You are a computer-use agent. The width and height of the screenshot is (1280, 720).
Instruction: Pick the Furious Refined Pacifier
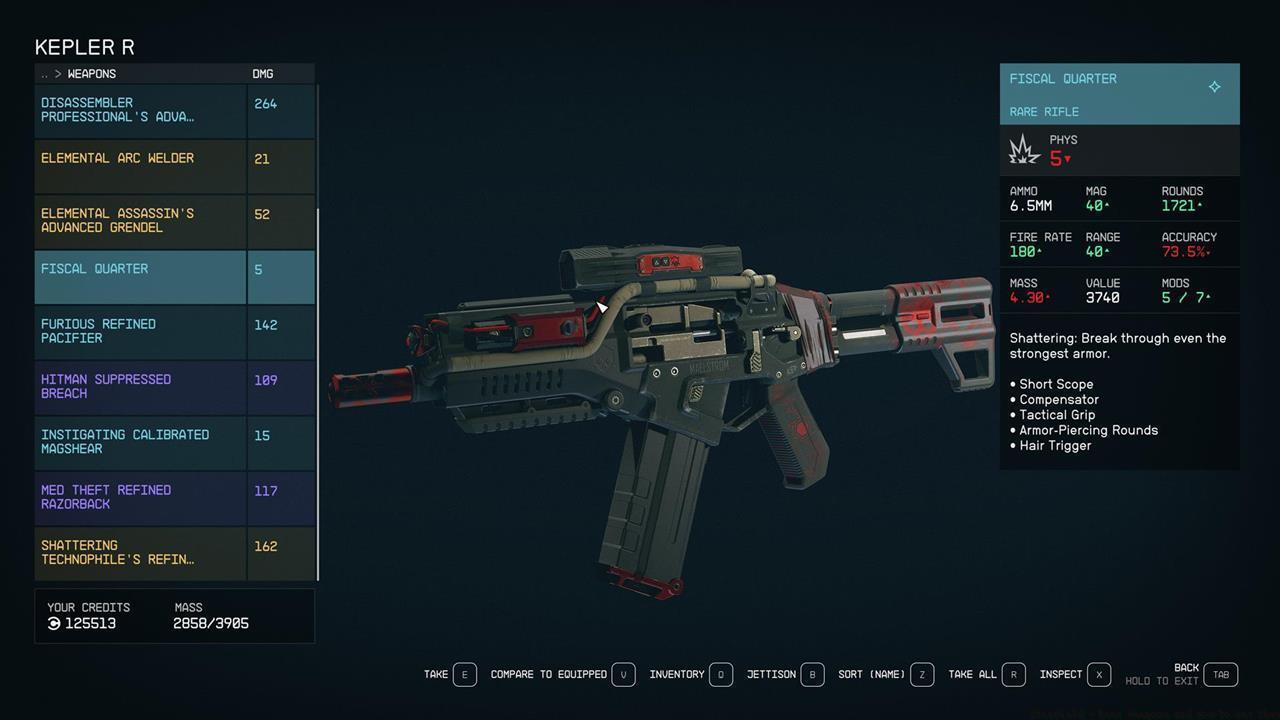(x=140, y=331)
